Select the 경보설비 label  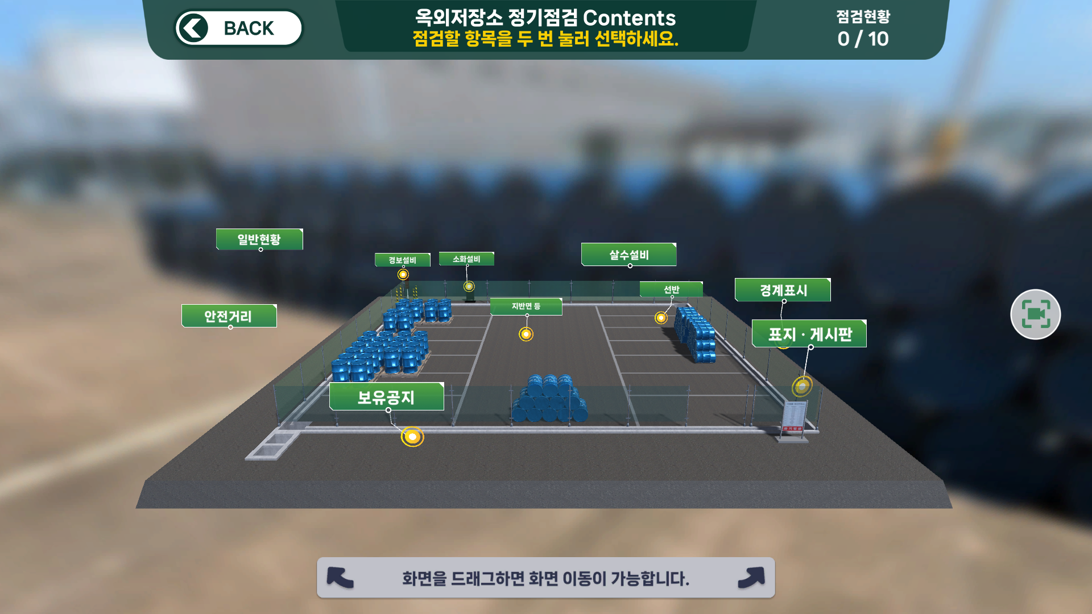pos(402,260)
